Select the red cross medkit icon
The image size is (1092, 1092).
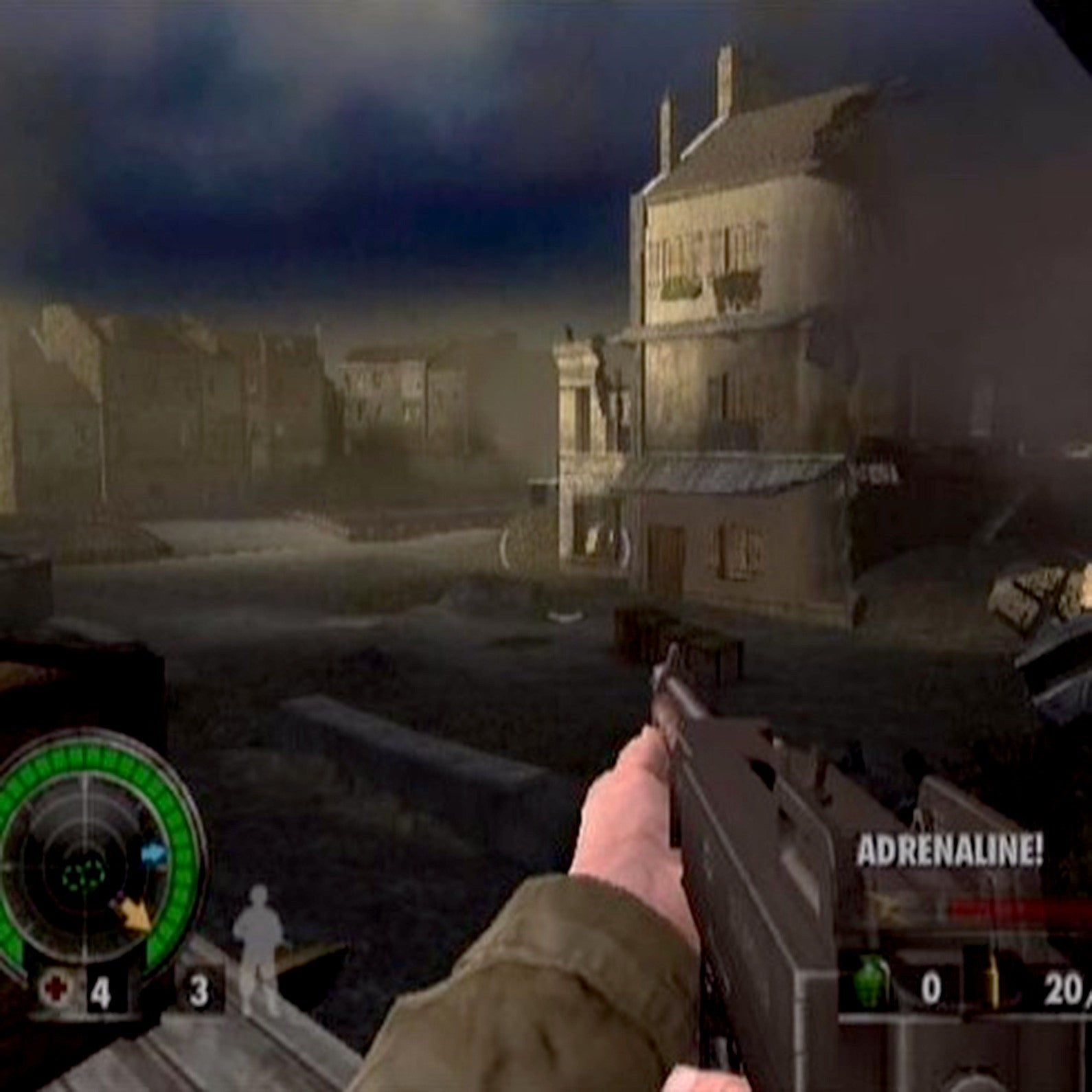(56, 990)
